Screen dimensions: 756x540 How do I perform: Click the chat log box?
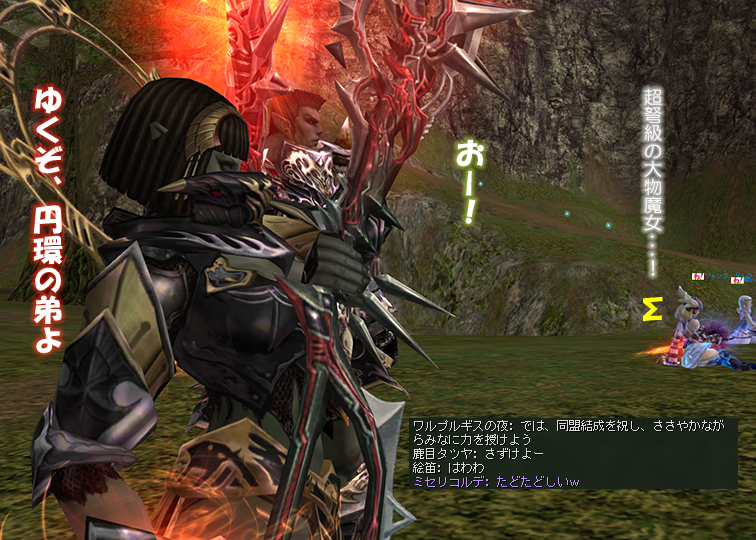(x=573, y=453)
